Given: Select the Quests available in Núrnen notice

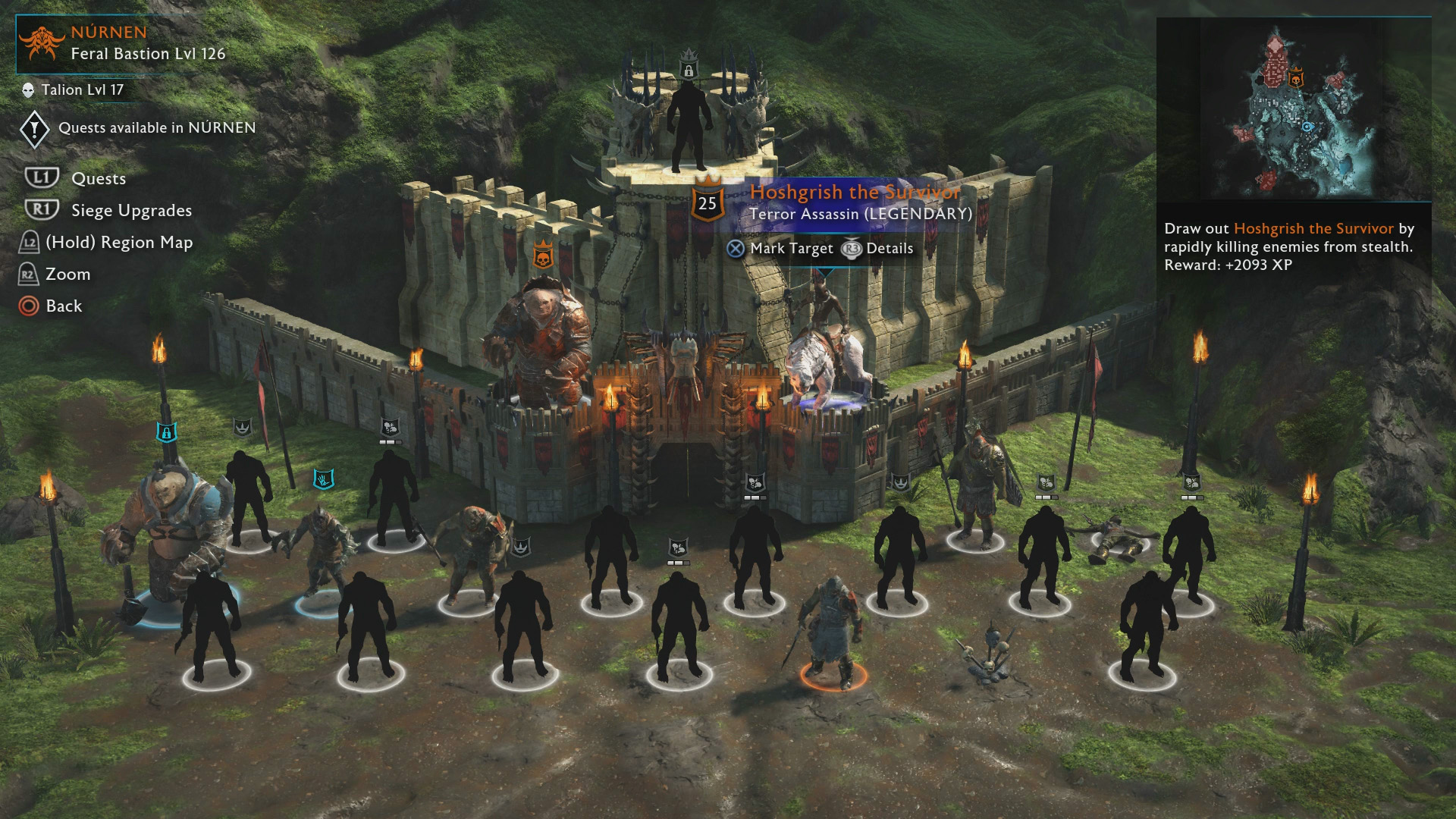Looking at the screenshot, I should click(x=156, y=128).
